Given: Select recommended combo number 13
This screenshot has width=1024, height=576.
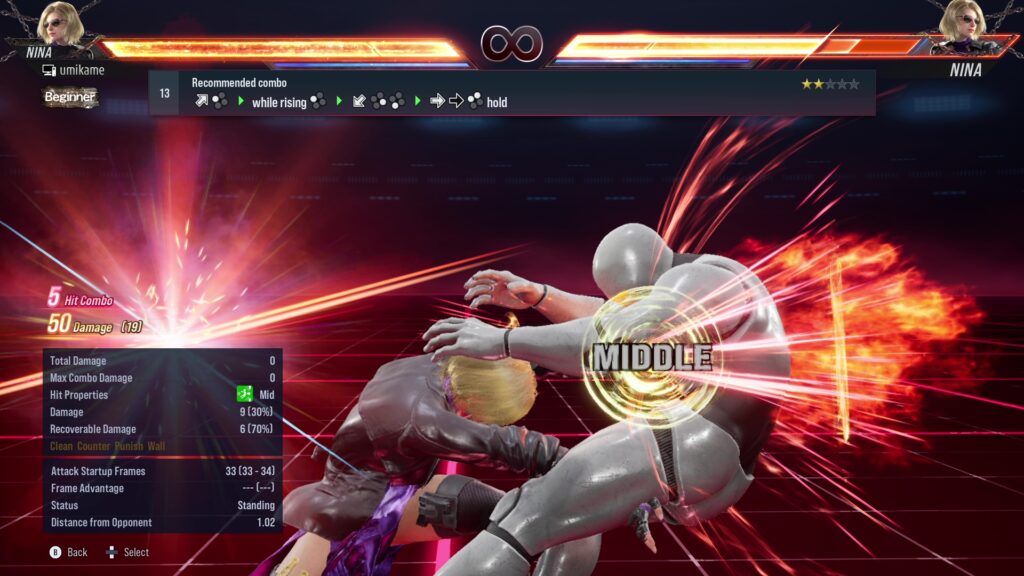Looking at the screenshot, I should coord(164,93).
